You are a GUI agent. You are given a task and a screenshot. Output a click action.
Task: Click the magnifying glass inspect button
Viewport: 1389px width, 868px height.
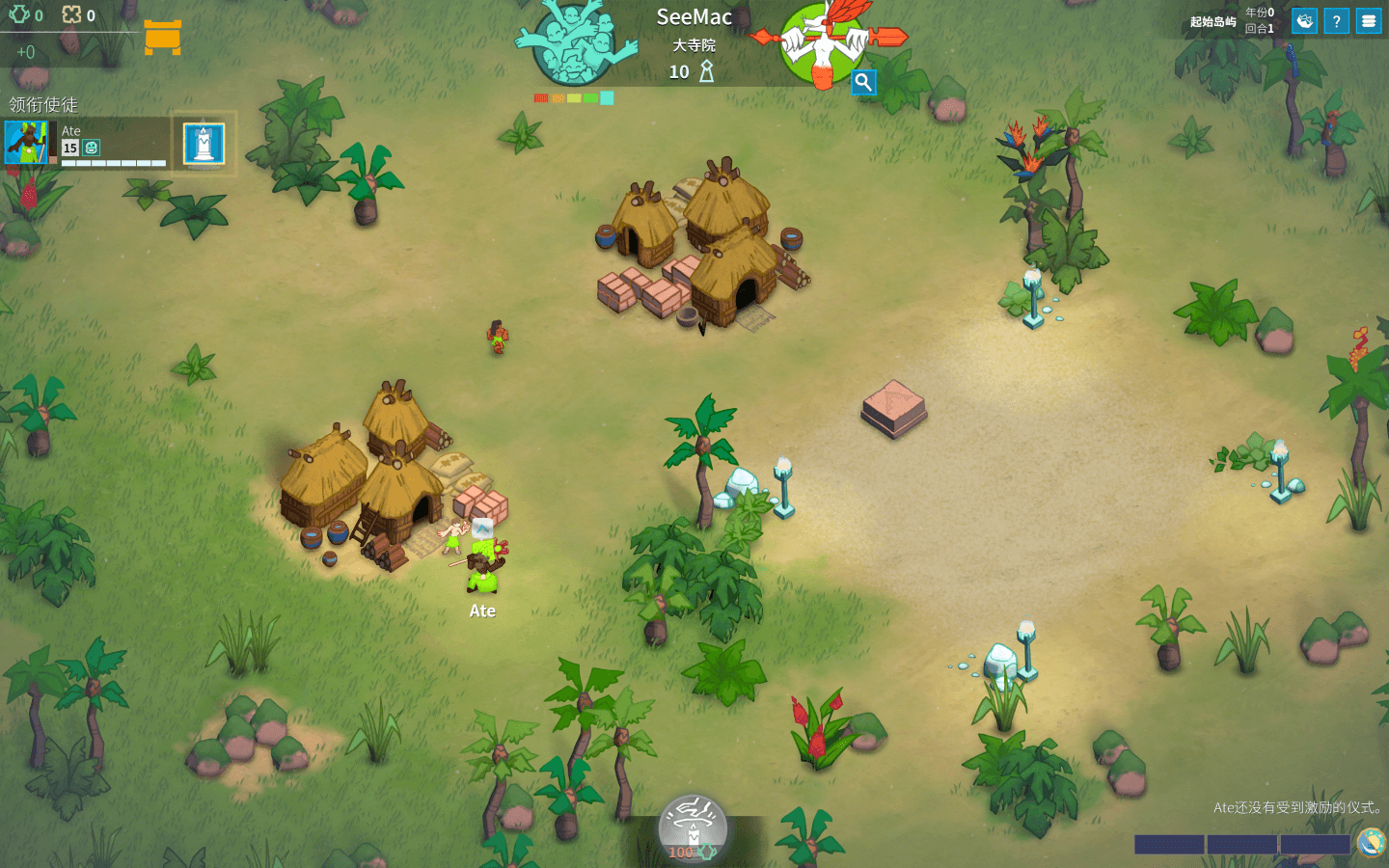pyautogui.click(x=862, y=83)
